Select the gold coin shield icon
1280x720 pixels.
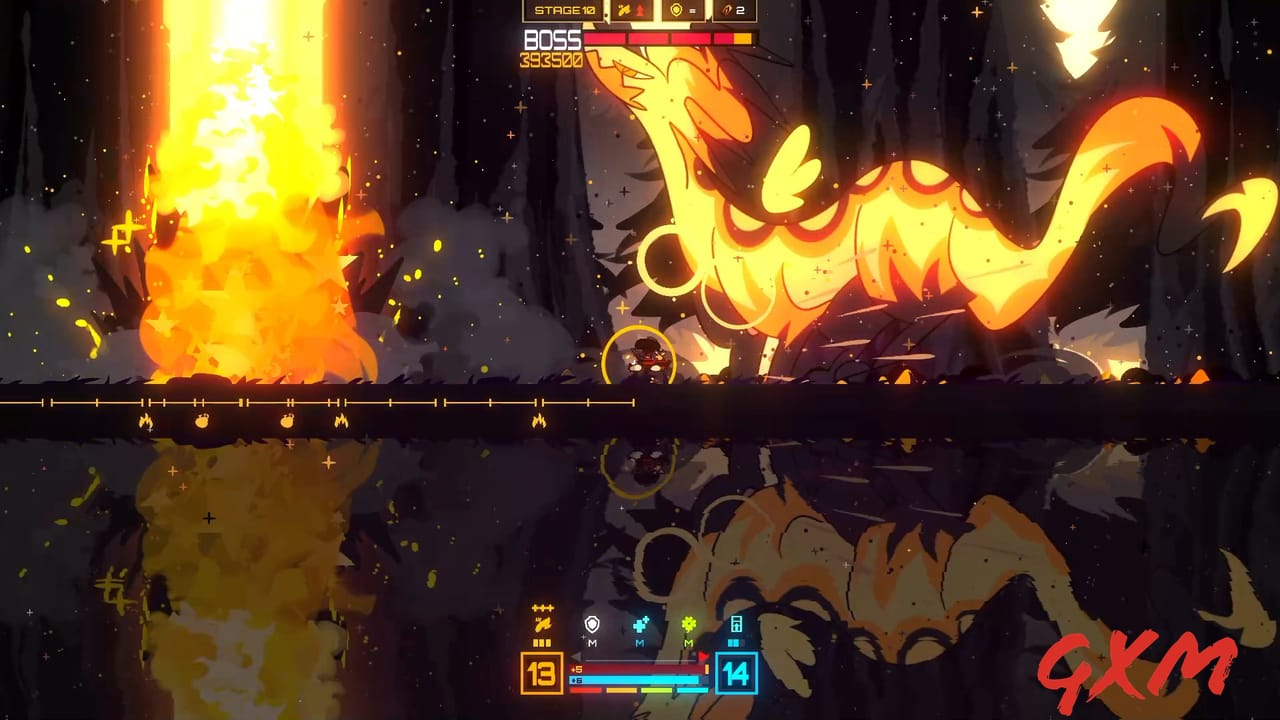tap(677, 9)
